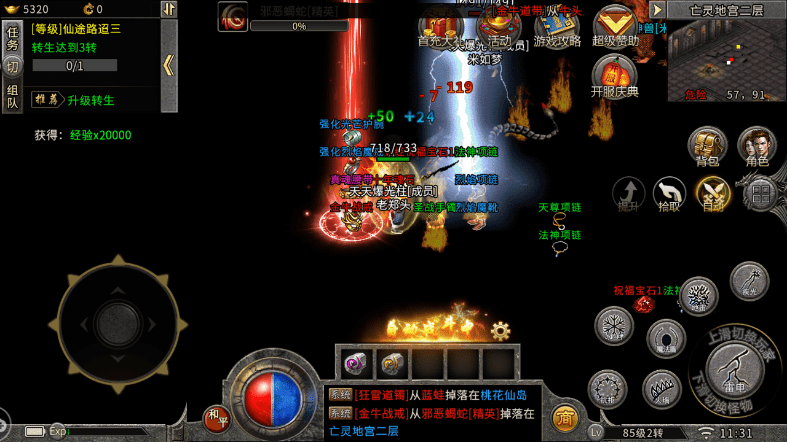
Task: Tap the 拾取 pickup button
Action: pyautogui.click(x=669, y=193)
